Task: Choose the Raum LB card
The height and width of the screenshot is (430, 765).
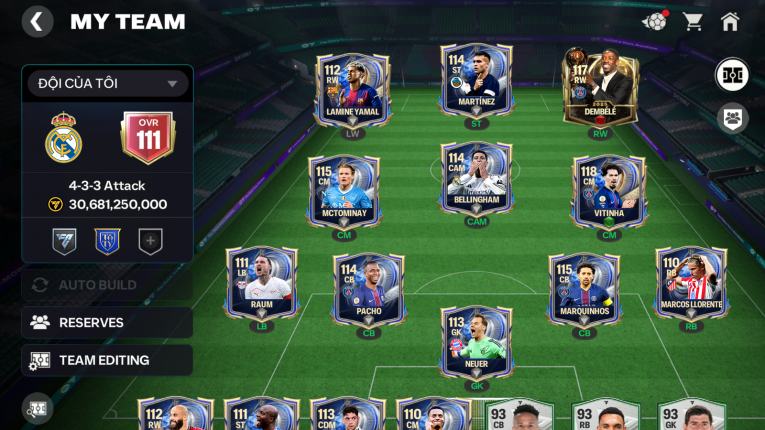Action: click(262, 285)
